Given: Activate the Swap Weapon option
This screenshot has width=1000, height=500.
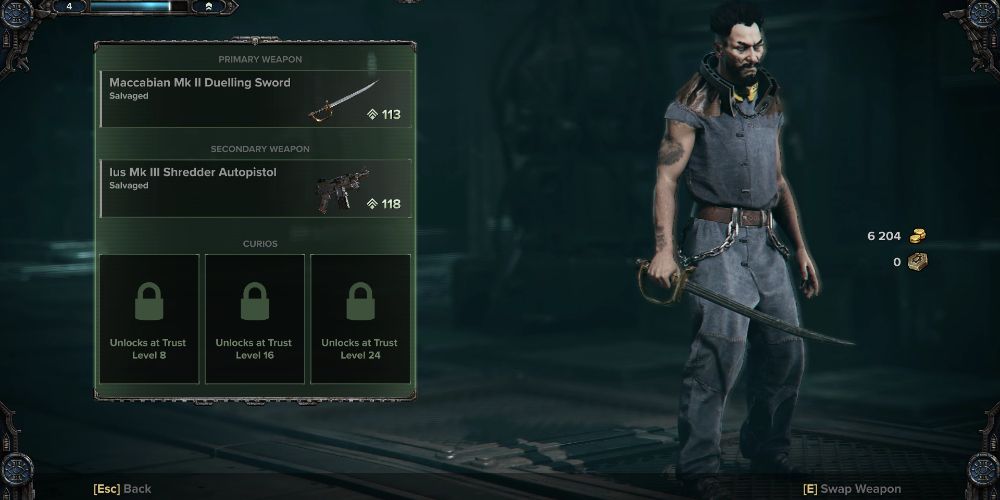Looking at the screenshot, I should [852, 489].
